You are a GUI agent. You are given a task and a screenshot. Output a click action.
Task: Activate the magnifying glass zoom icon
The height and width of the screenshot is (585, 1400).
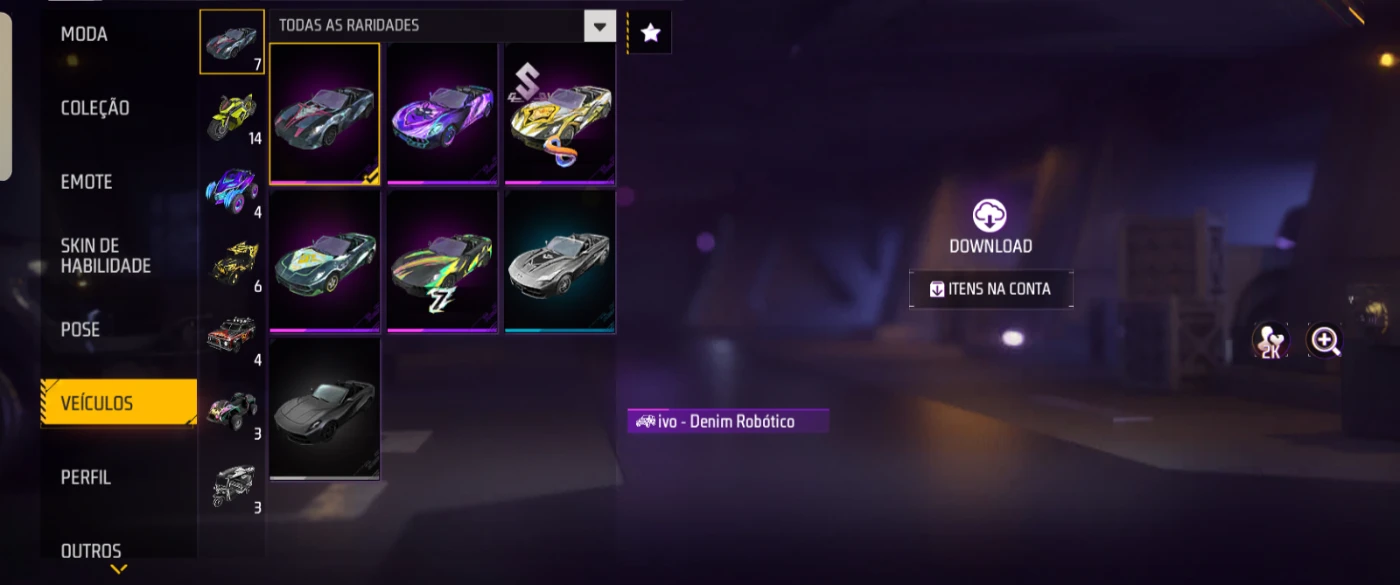click(1325, 341)
